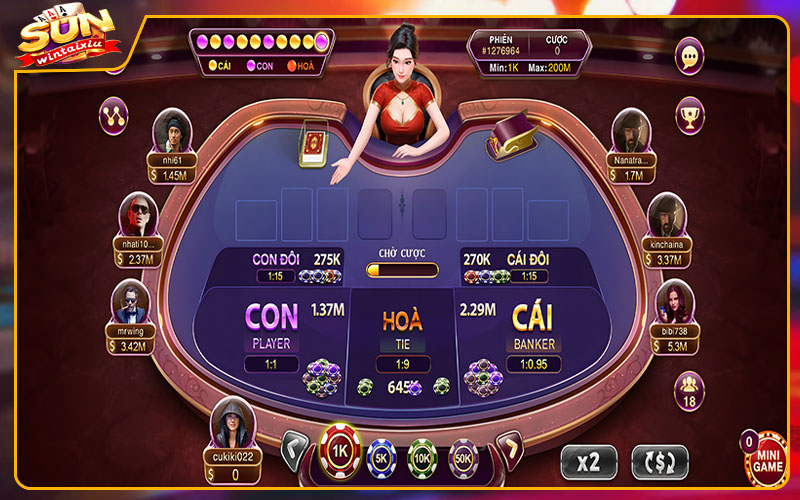Open the trophy leaderboard
800x500 pixels.
690,116
